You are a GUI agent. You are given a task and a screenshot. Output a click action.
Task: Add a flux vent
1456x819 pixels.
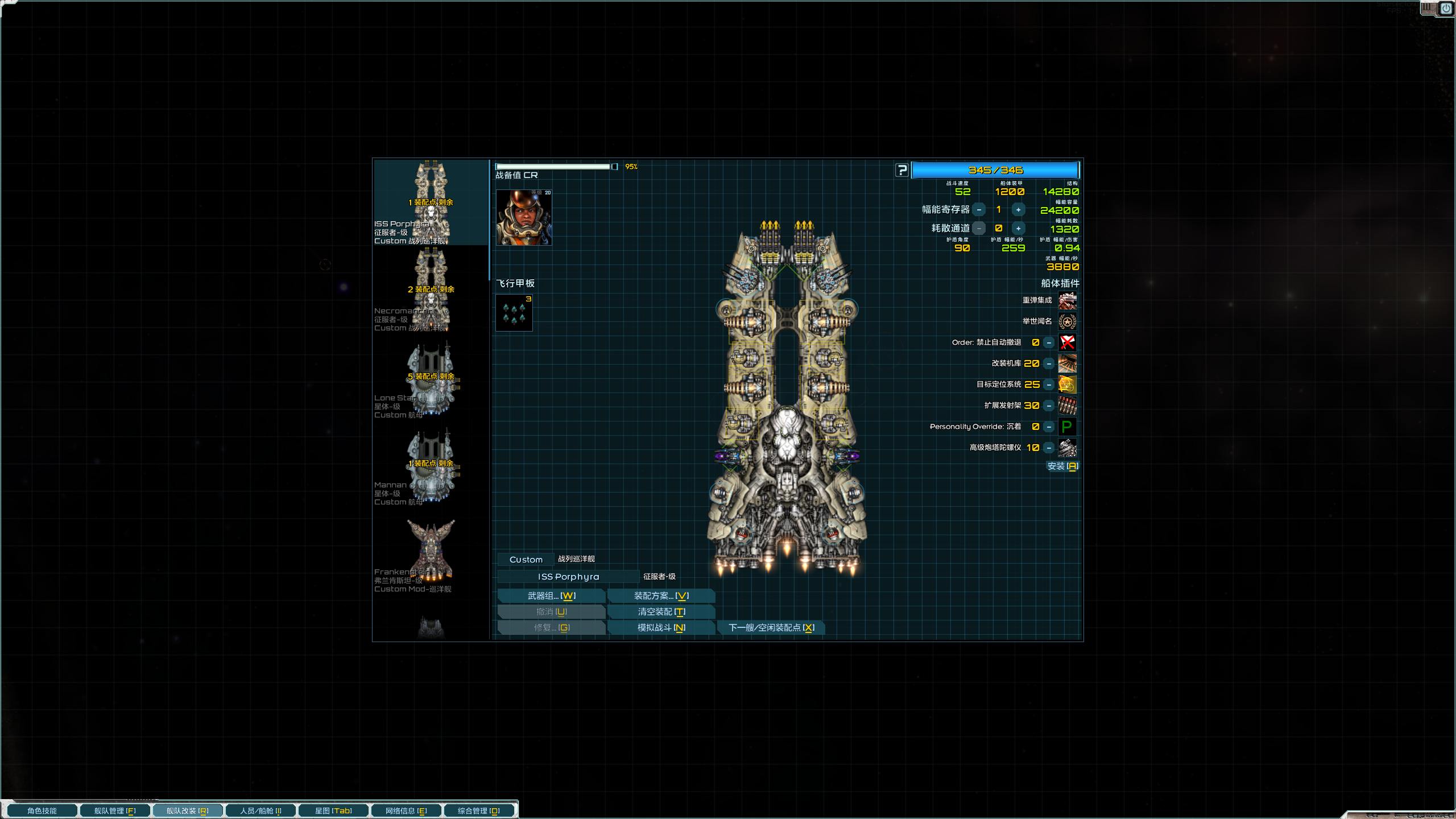click(x=1018, y=229)
